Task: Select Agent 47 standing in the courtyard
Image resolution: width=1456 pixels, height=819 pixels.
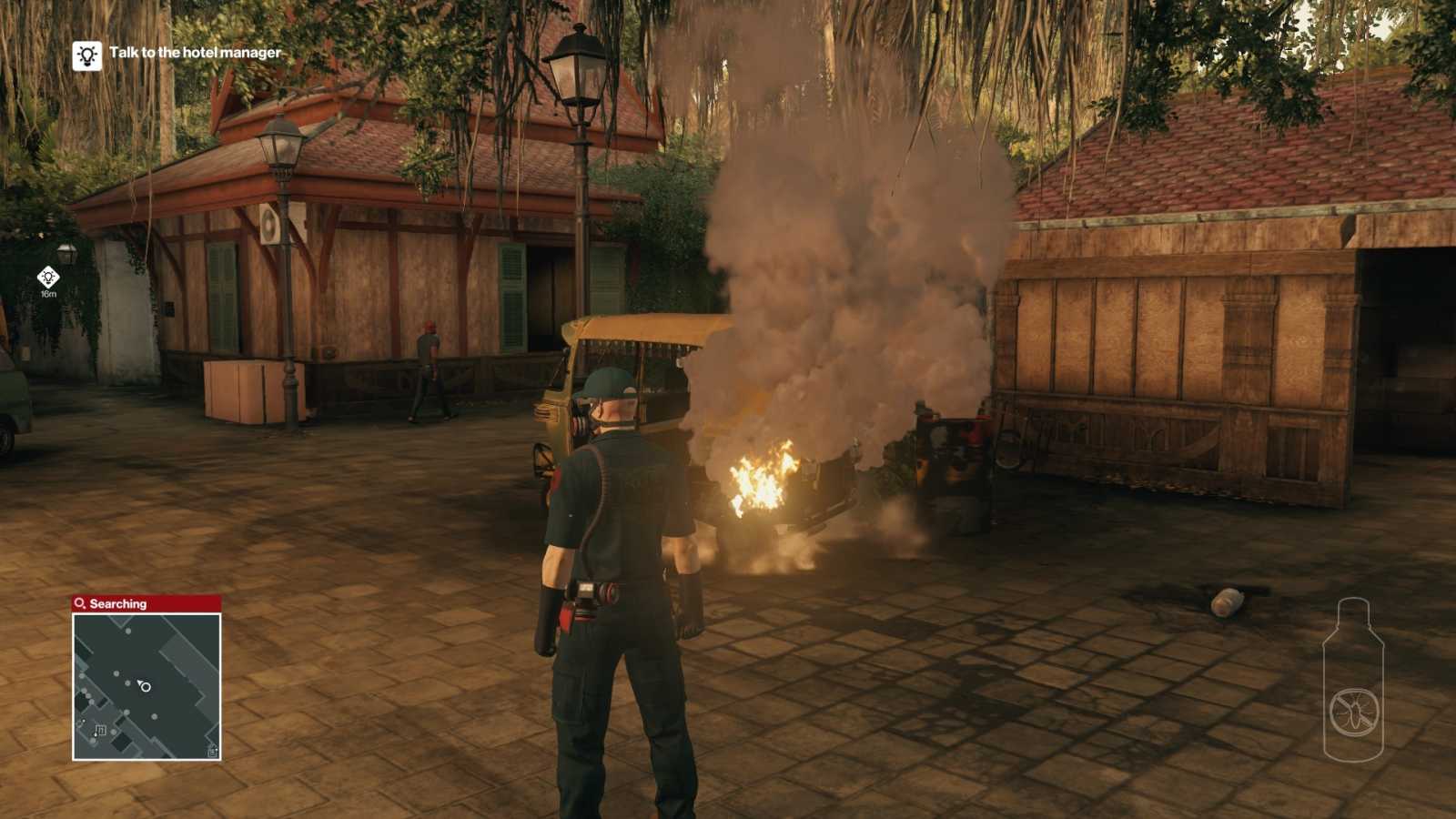Action: [x=614, y=564]
